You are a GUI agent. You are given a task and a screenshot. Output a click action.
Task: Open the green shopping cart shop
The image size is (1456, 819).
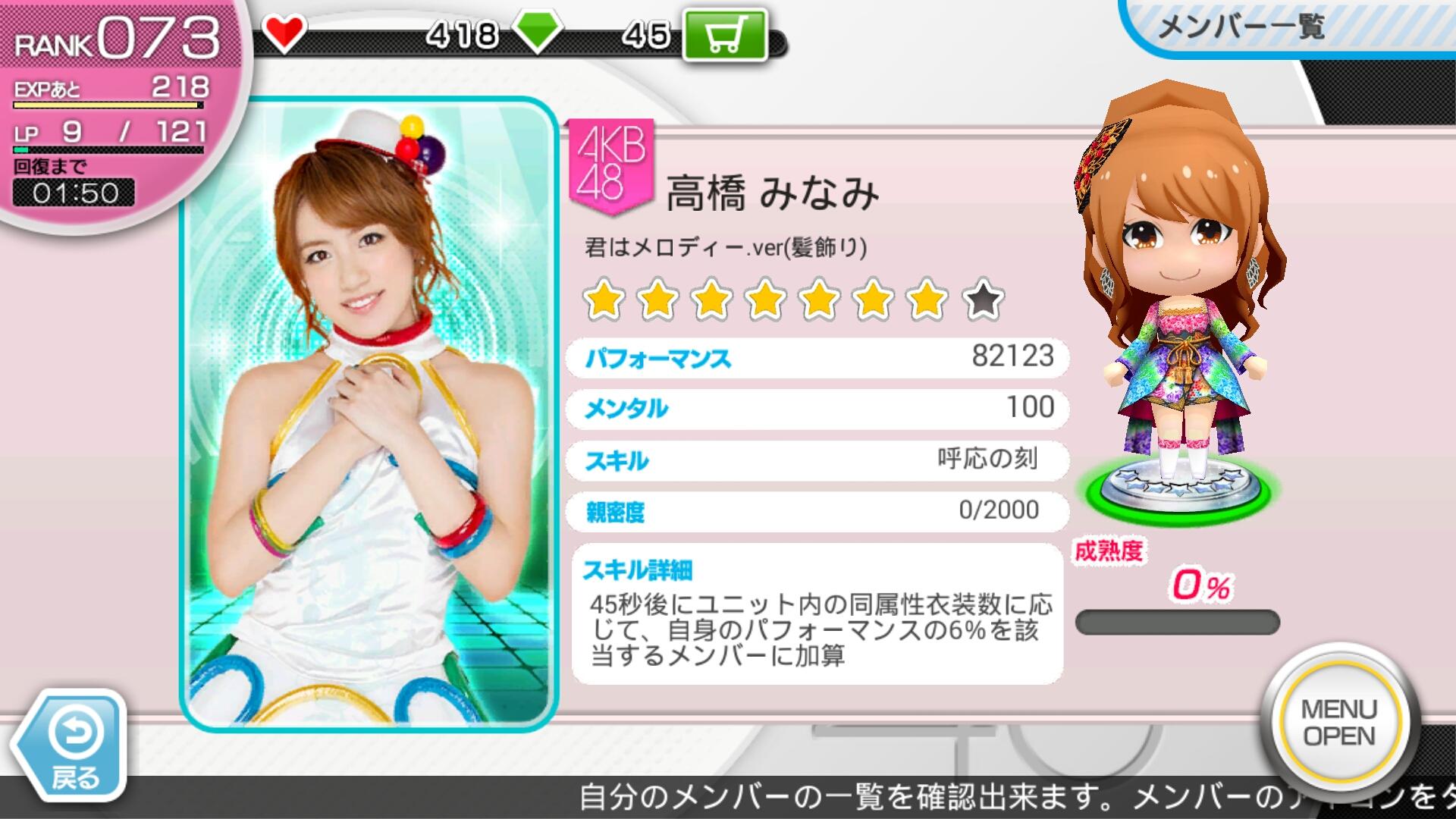tap(723, 35)
